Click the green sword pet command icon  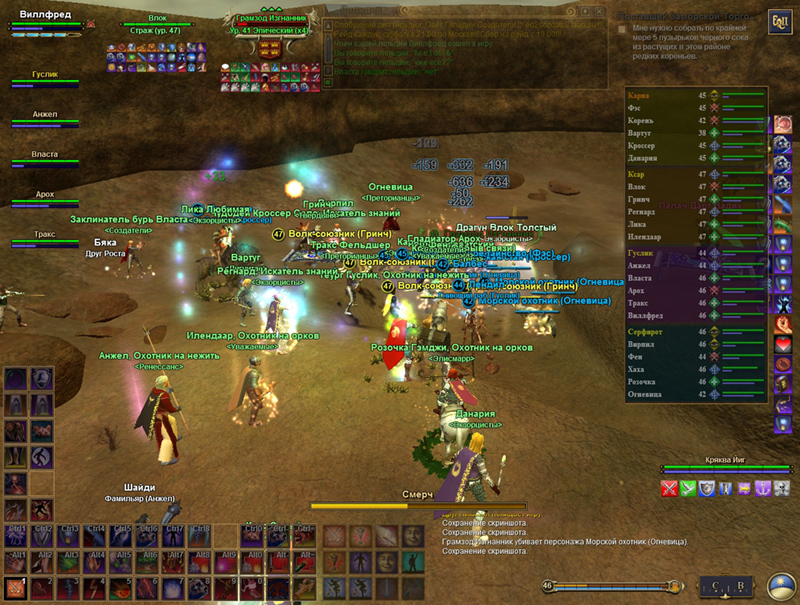[689, 488]
